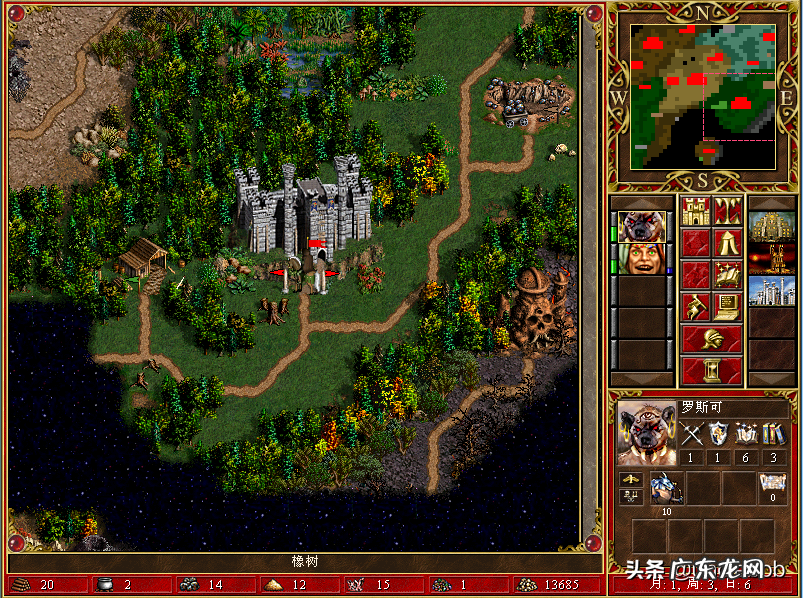Select next hero with the helmet button

tap(711, 338)
